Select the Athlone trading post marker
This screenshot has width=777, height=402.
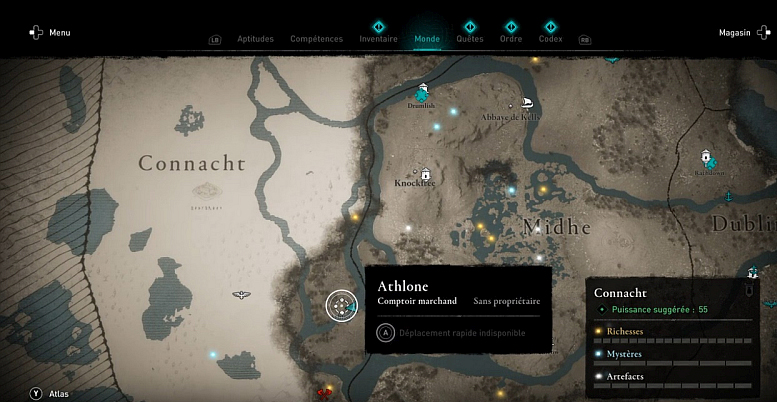(342, 305)
